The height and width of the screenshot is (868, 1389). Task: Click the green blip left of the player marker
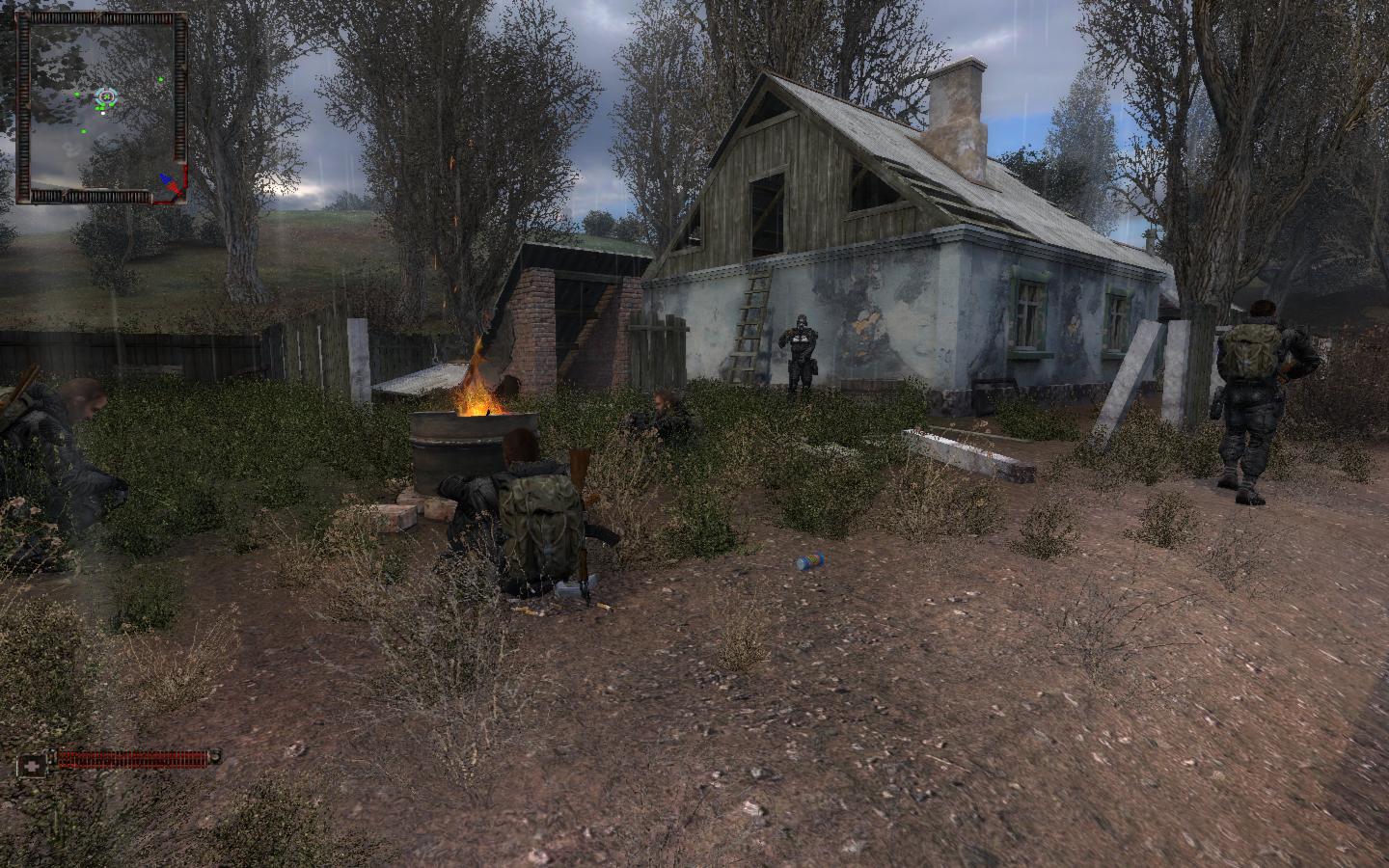point(77,95)
